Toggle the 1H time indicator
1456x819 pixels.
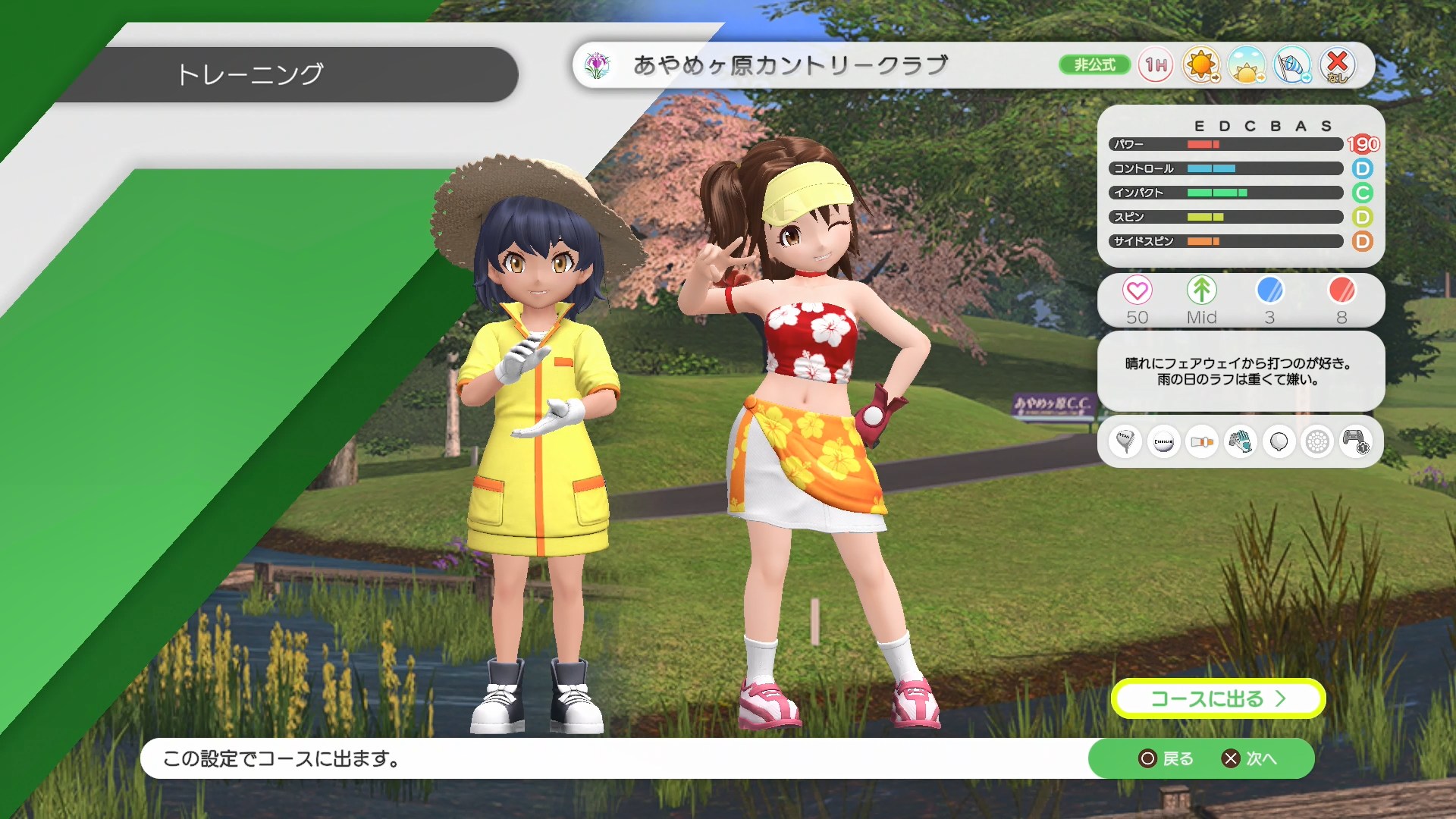tap(1154, 66)
